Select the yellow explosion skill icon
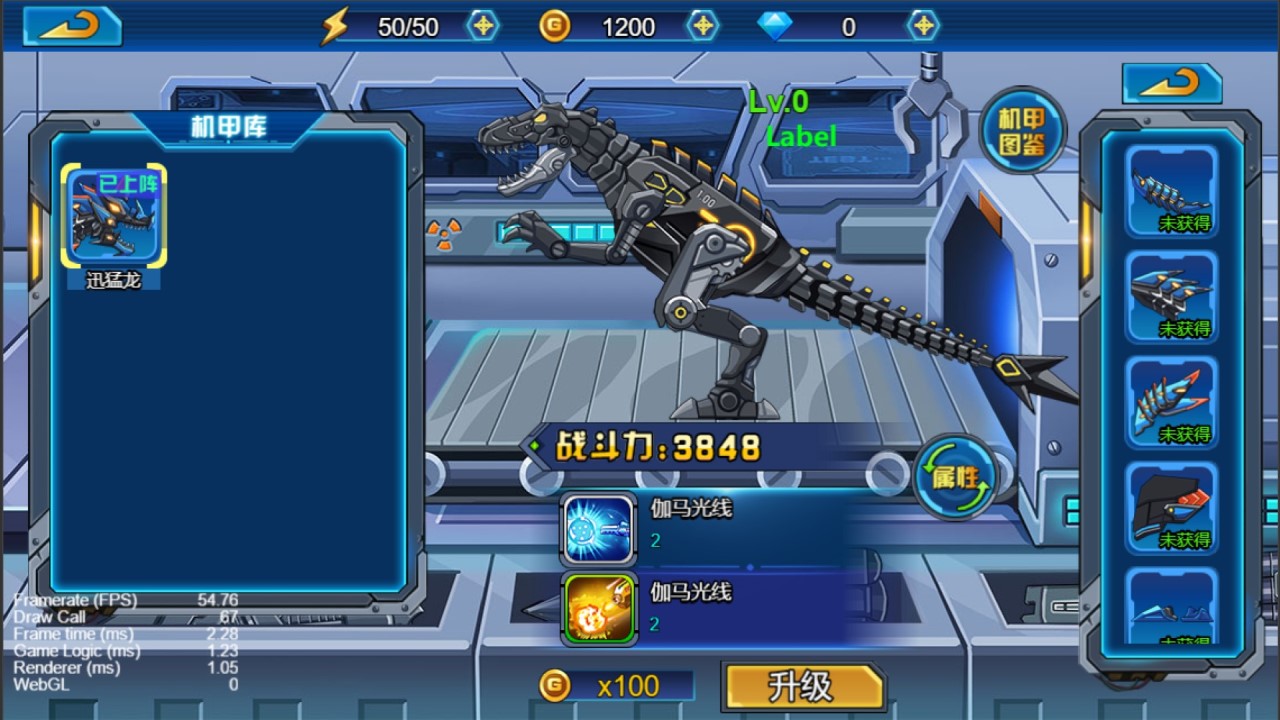 [x=599, y=608]
